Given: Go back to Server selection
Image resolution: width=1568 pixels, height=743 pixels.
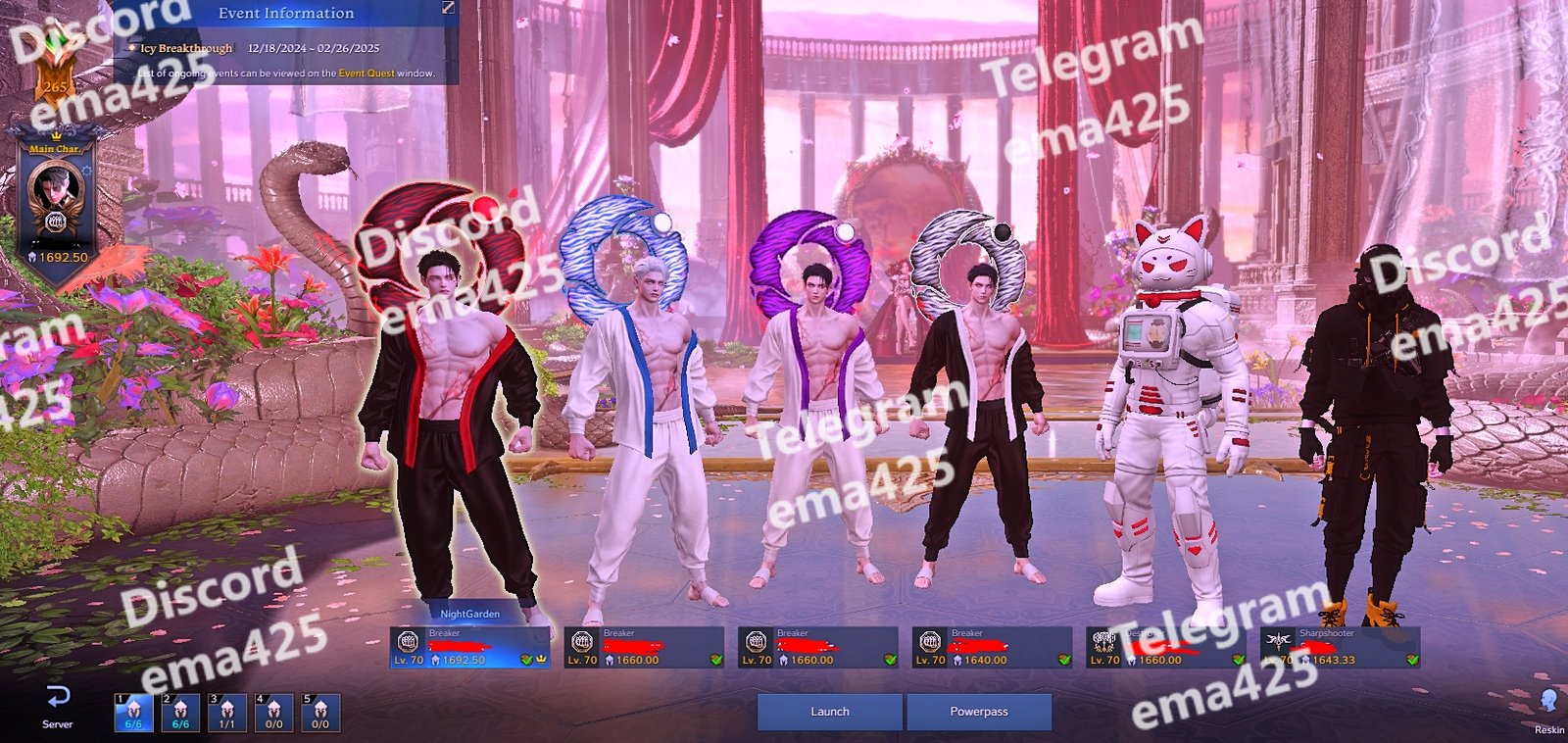Looking at the screenshot, I should pos(58,707).
